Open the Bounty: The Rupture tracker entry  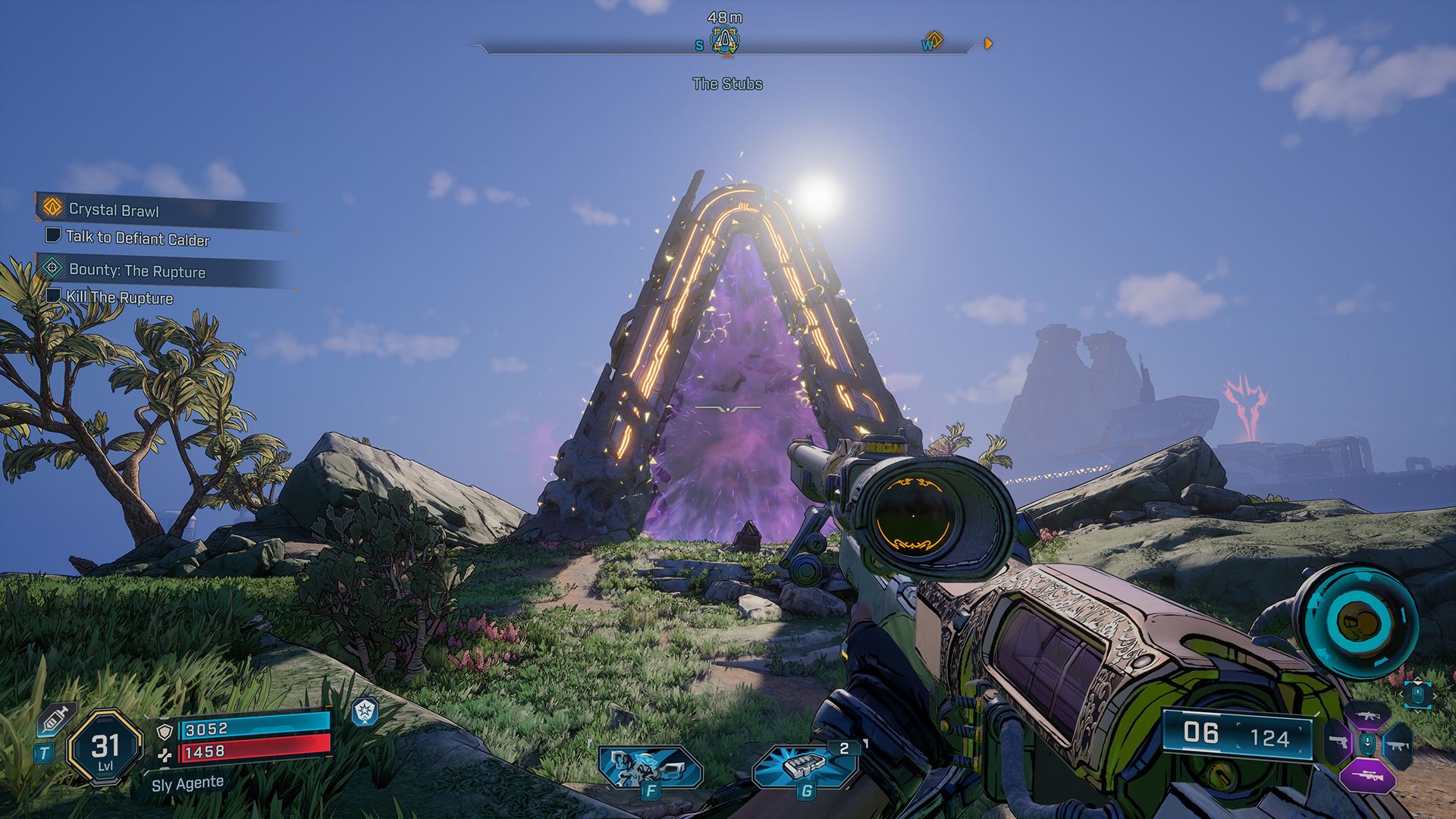(136, 271)
